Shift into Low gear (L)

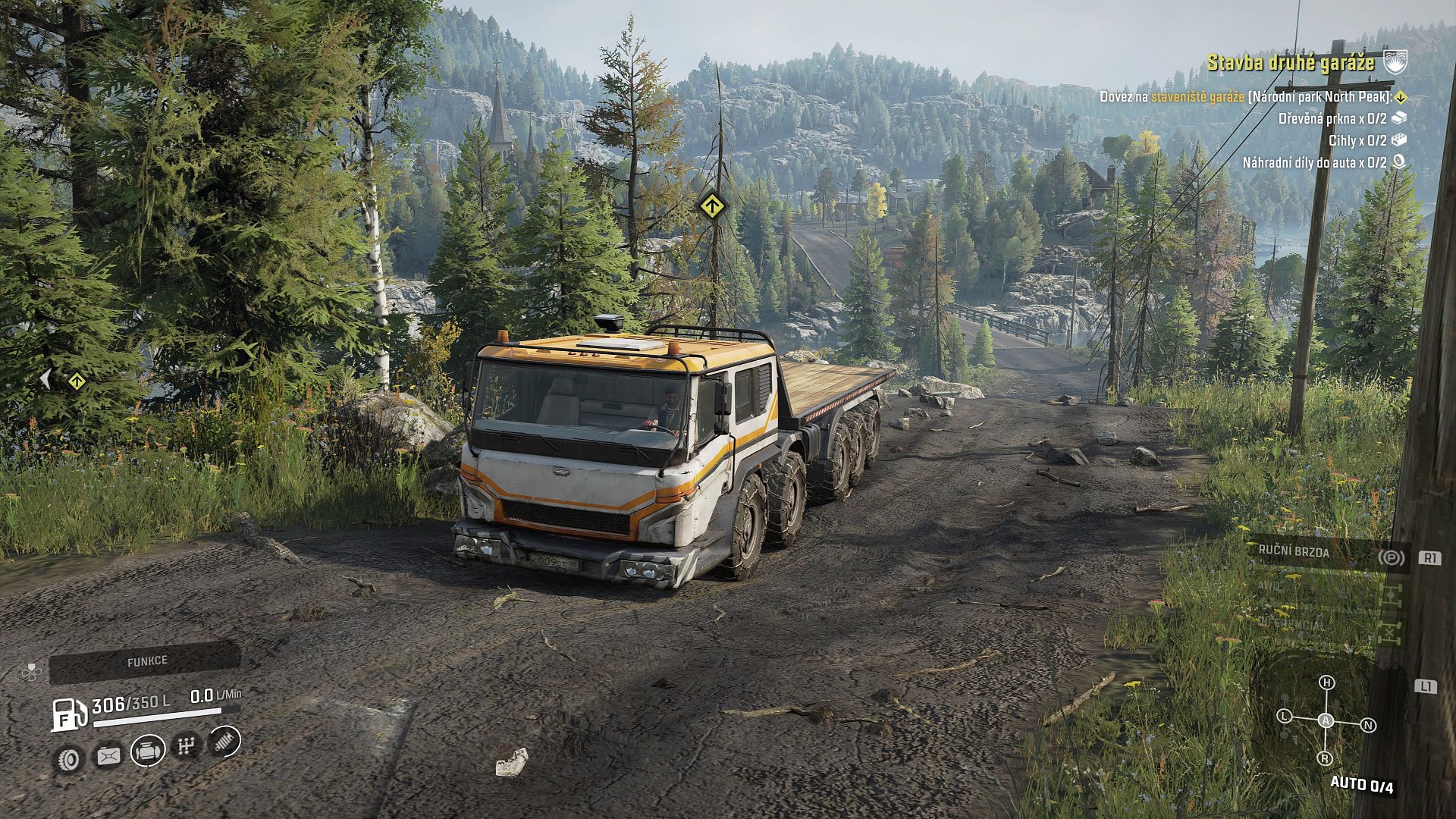pyautogui.click(x=1284, y=716)
